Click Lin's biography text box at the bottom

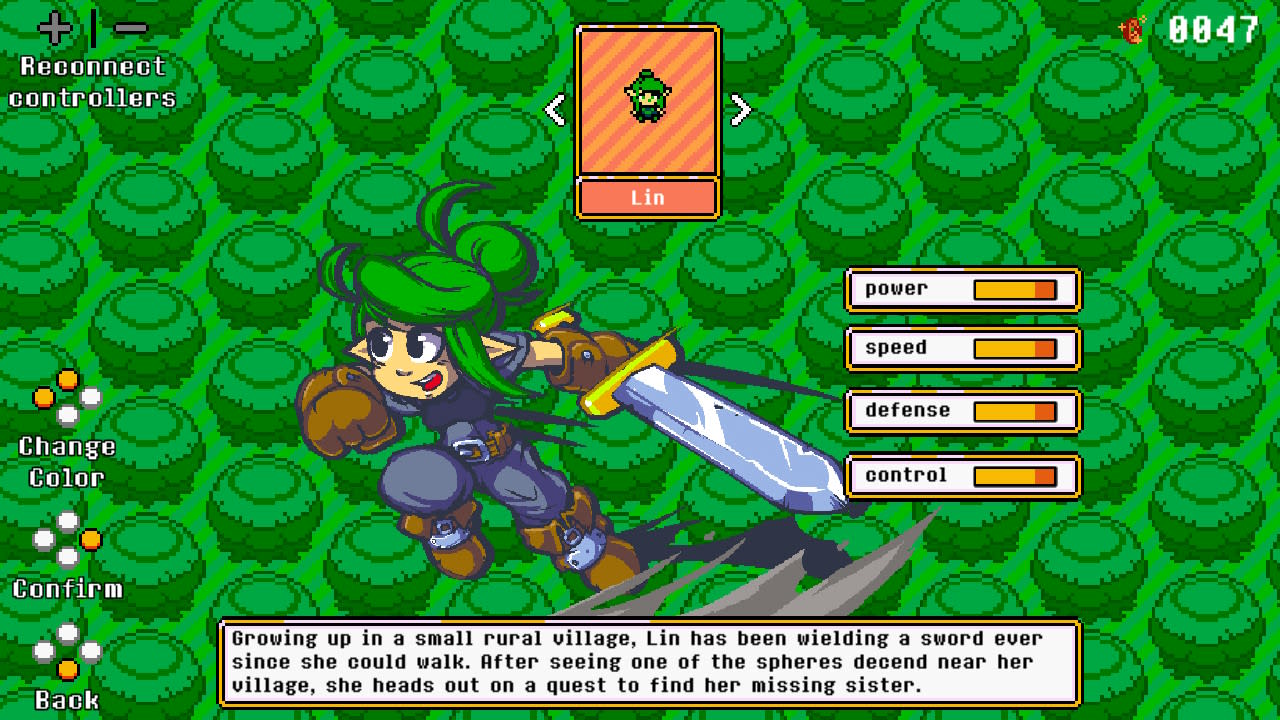pyautogui.click(x=650, y=662)
